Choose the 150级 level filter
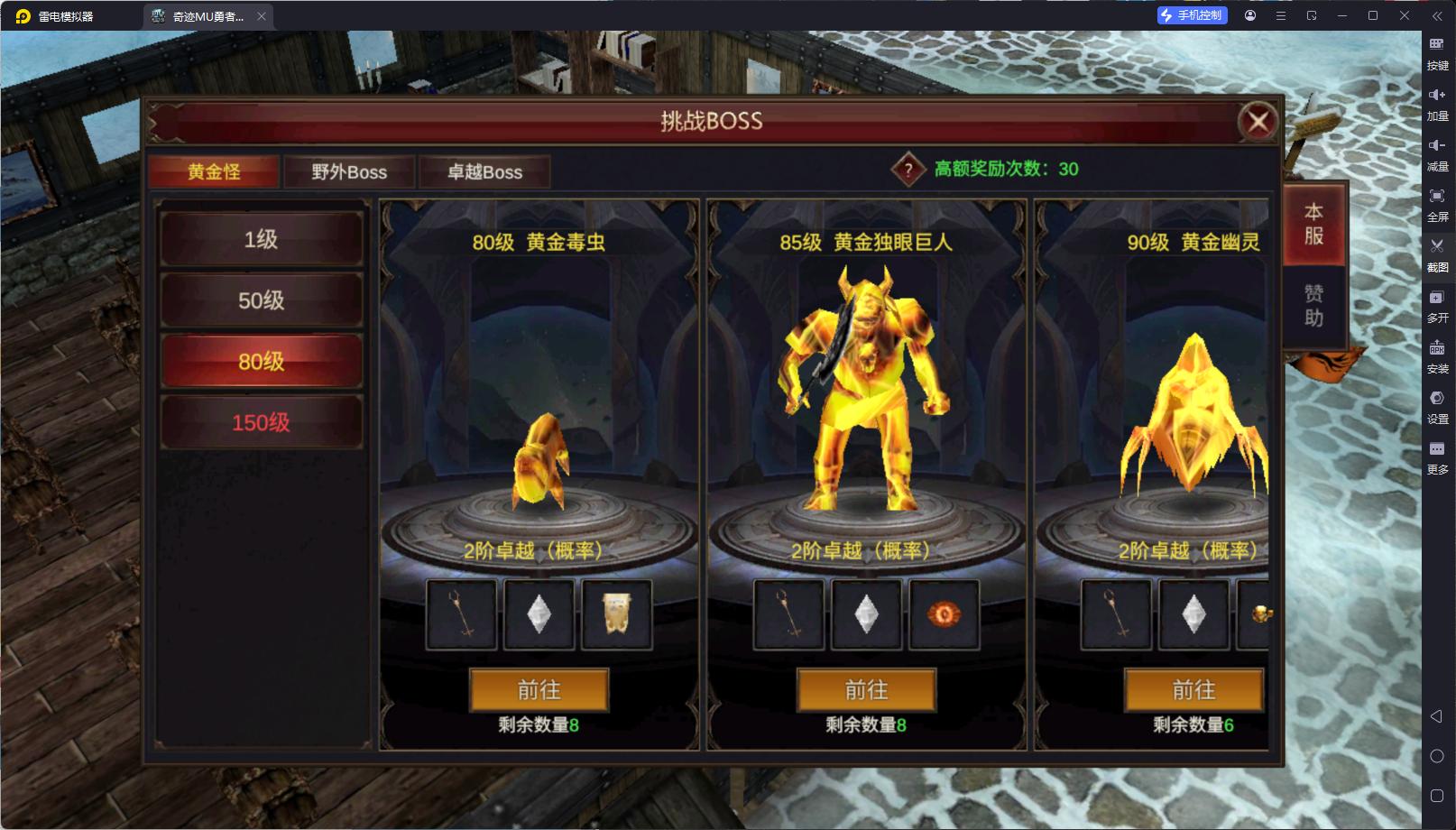This screenshot has width=1456, height=830. pyautogui.click(x=261, y=422)
